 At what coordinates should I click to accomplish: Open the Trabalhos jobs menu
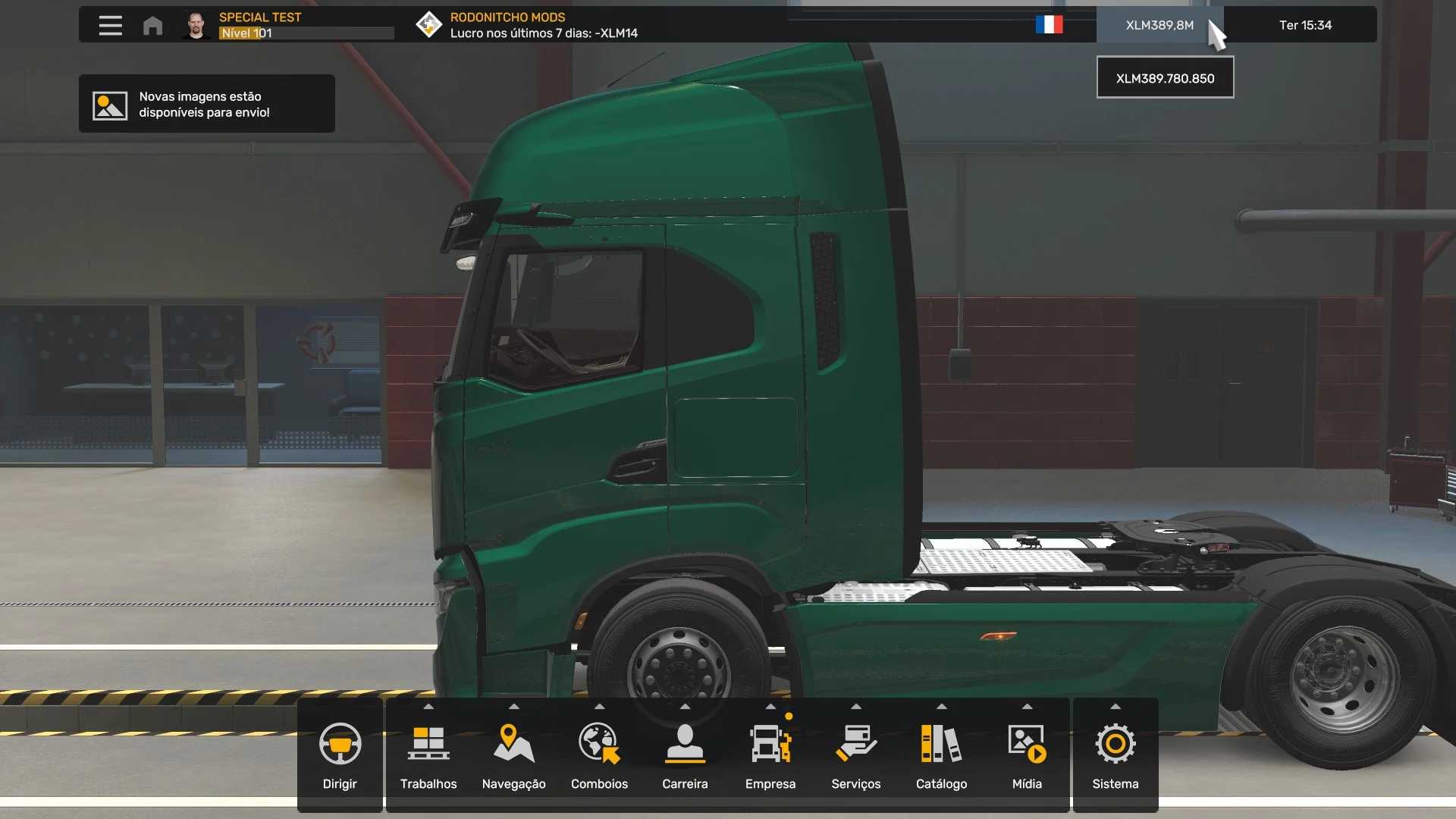pos(428,755)
